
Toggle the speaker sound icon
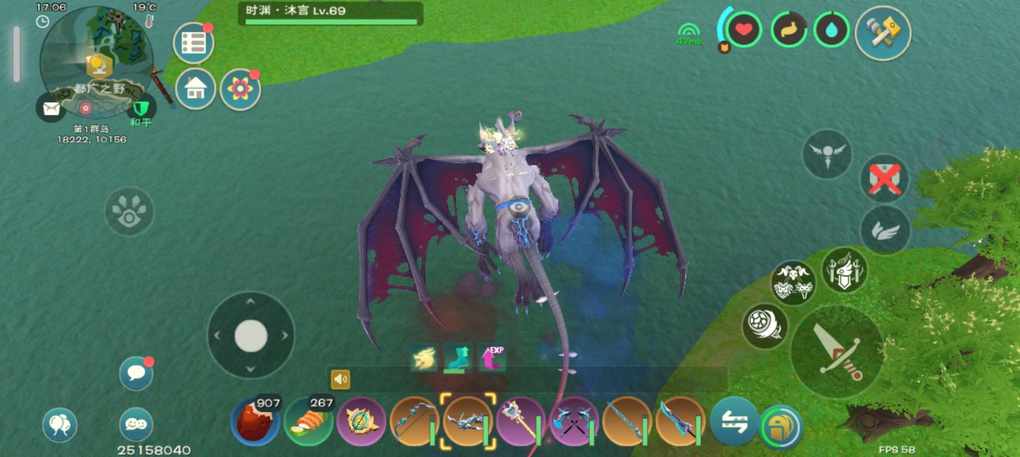pyautogui.click(x=341, y=379)
